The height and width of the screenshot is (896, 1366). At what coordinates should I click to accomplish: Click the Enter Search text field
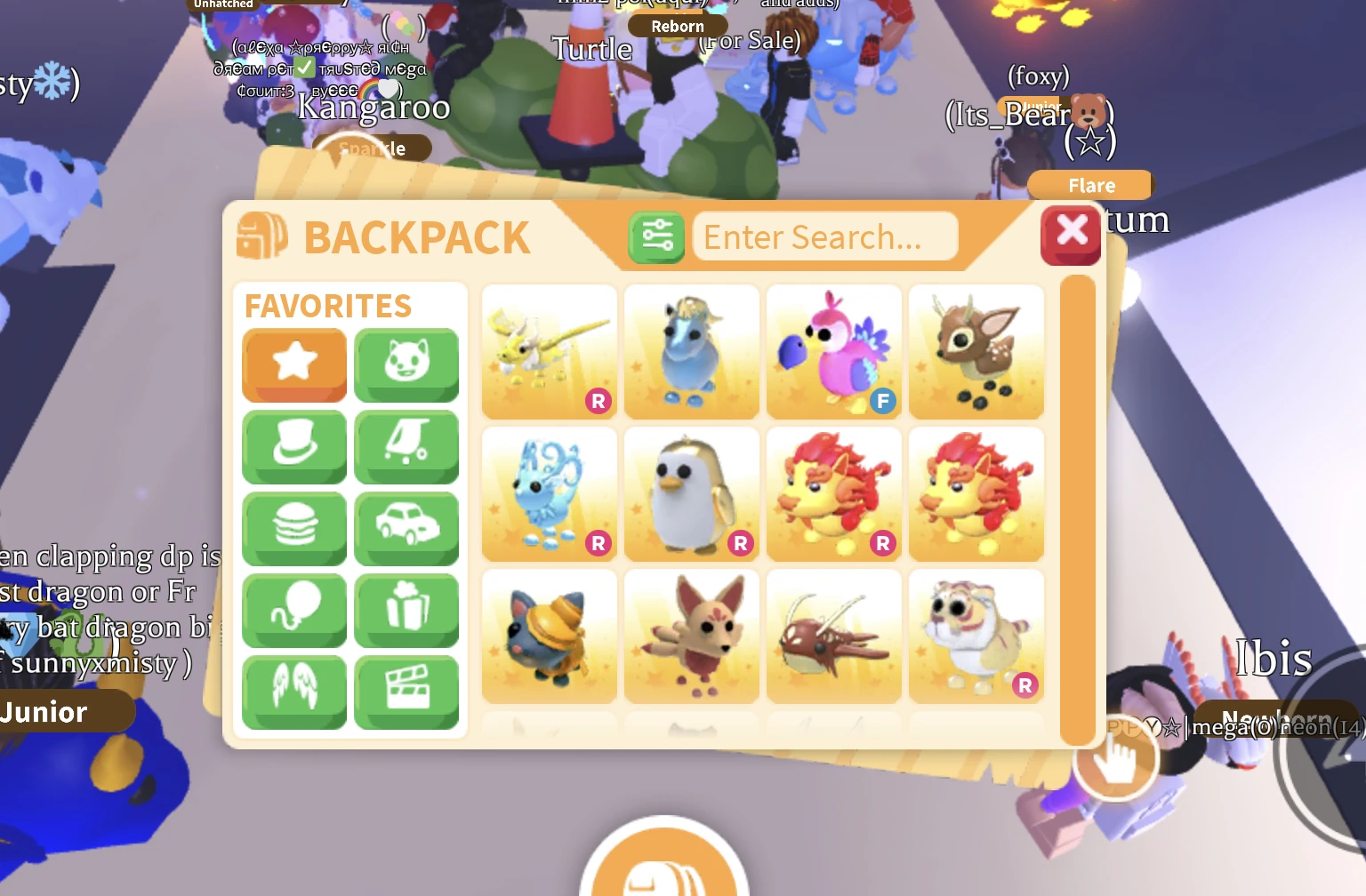[823, 236]
